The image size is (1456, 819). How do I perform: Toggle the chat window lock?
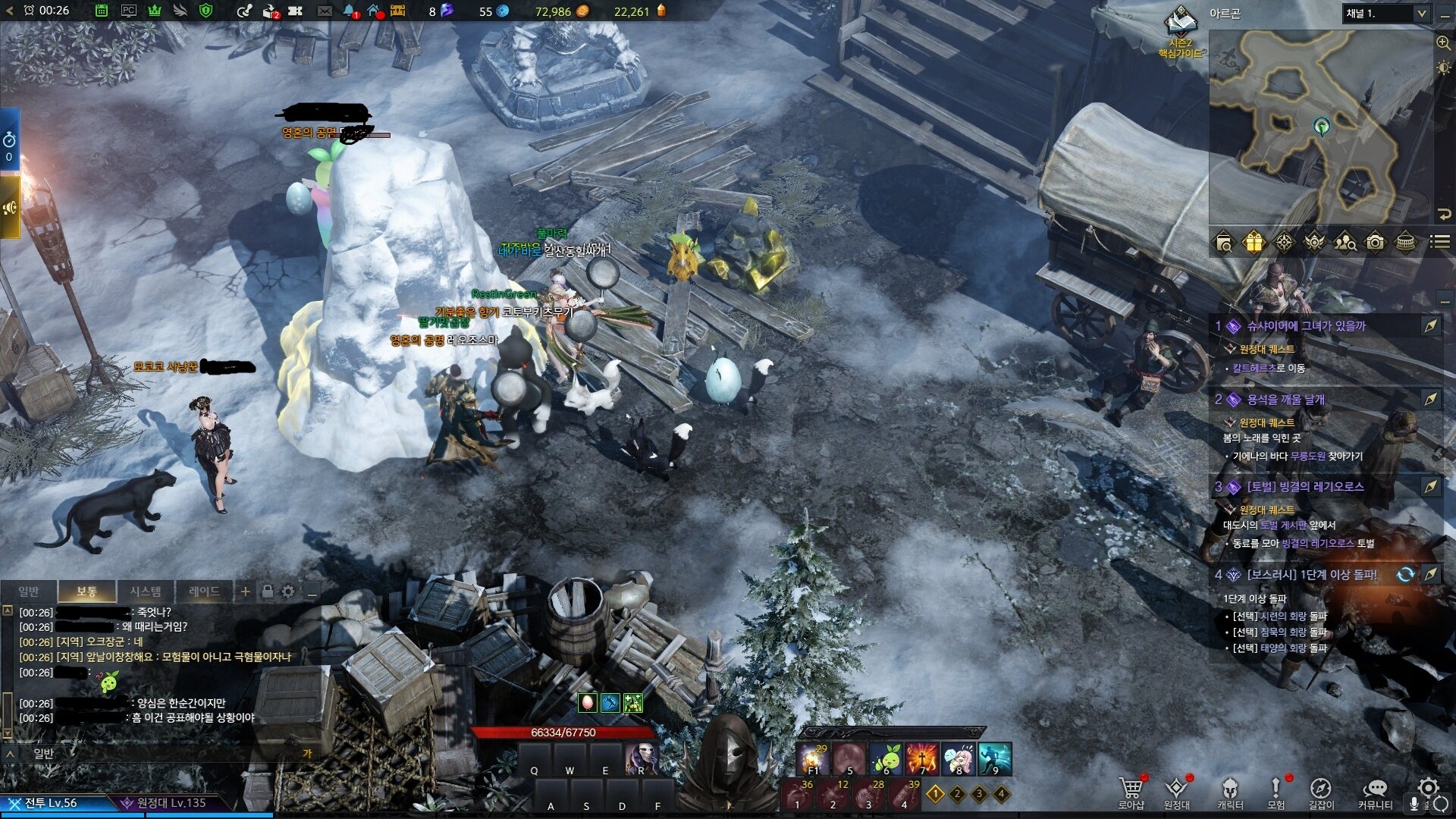267,591
